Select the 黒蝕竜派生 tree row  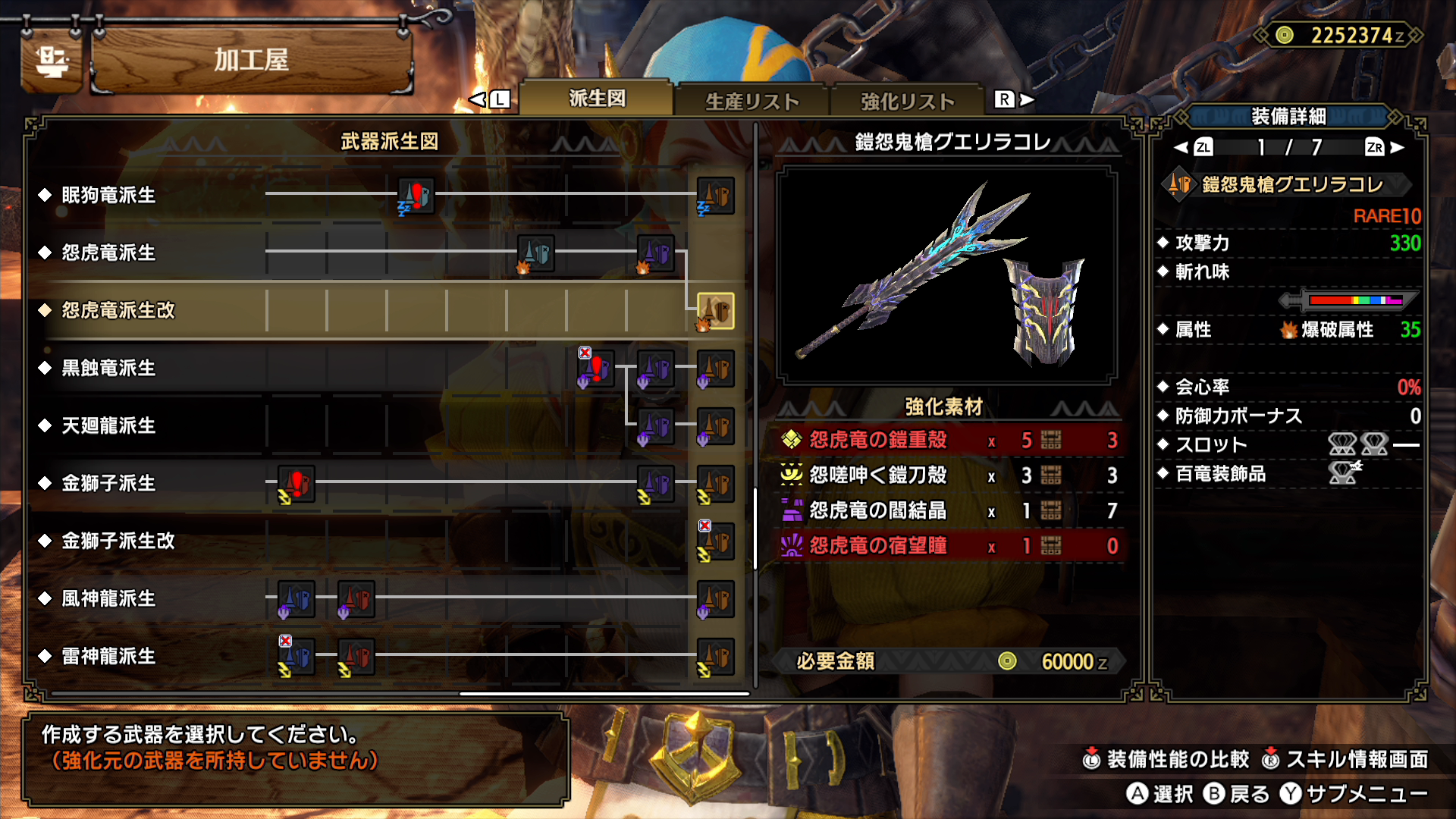pos(108,368)
